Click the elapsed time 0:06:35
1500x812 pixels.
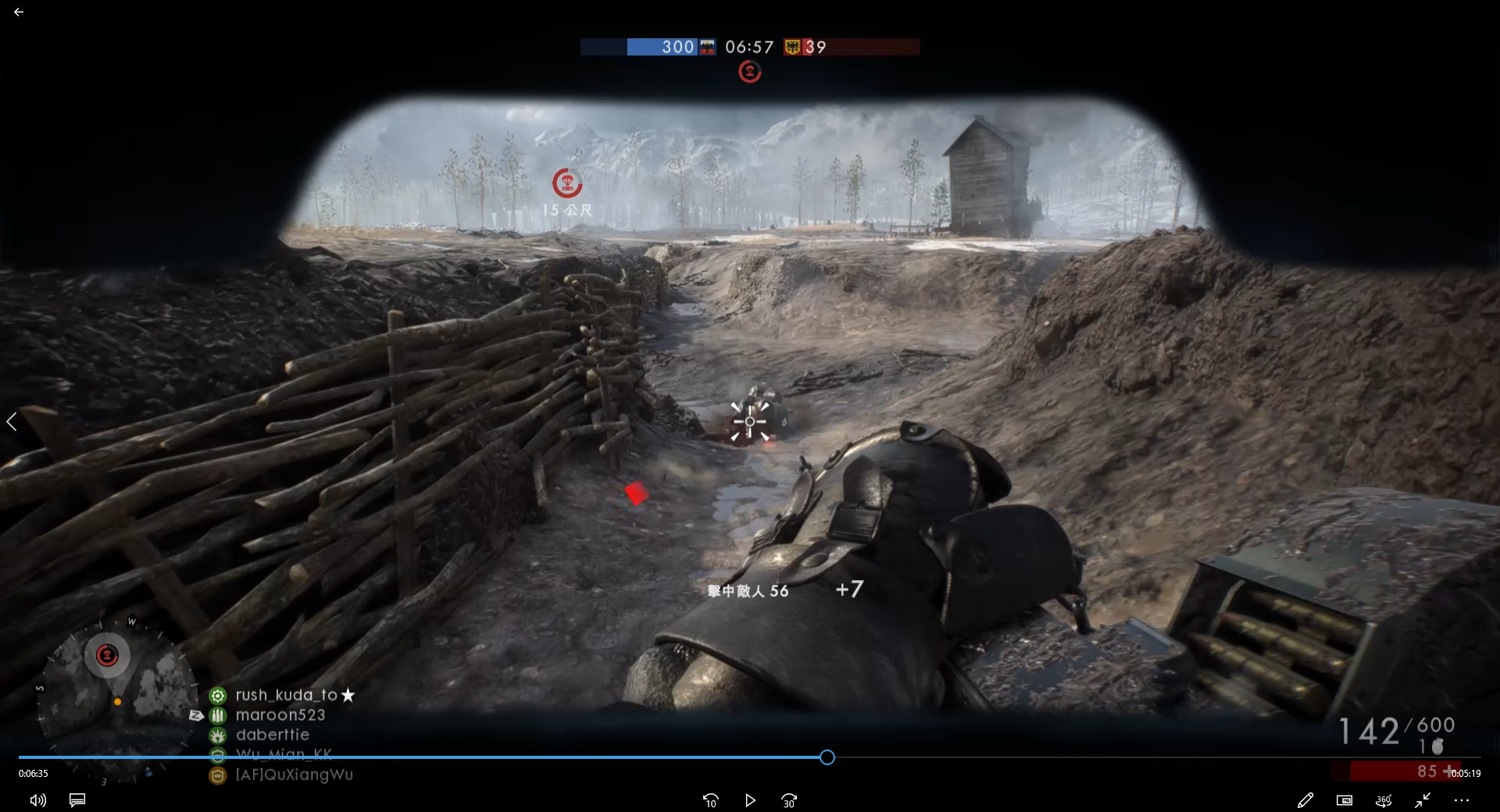[x=32, y=773]
